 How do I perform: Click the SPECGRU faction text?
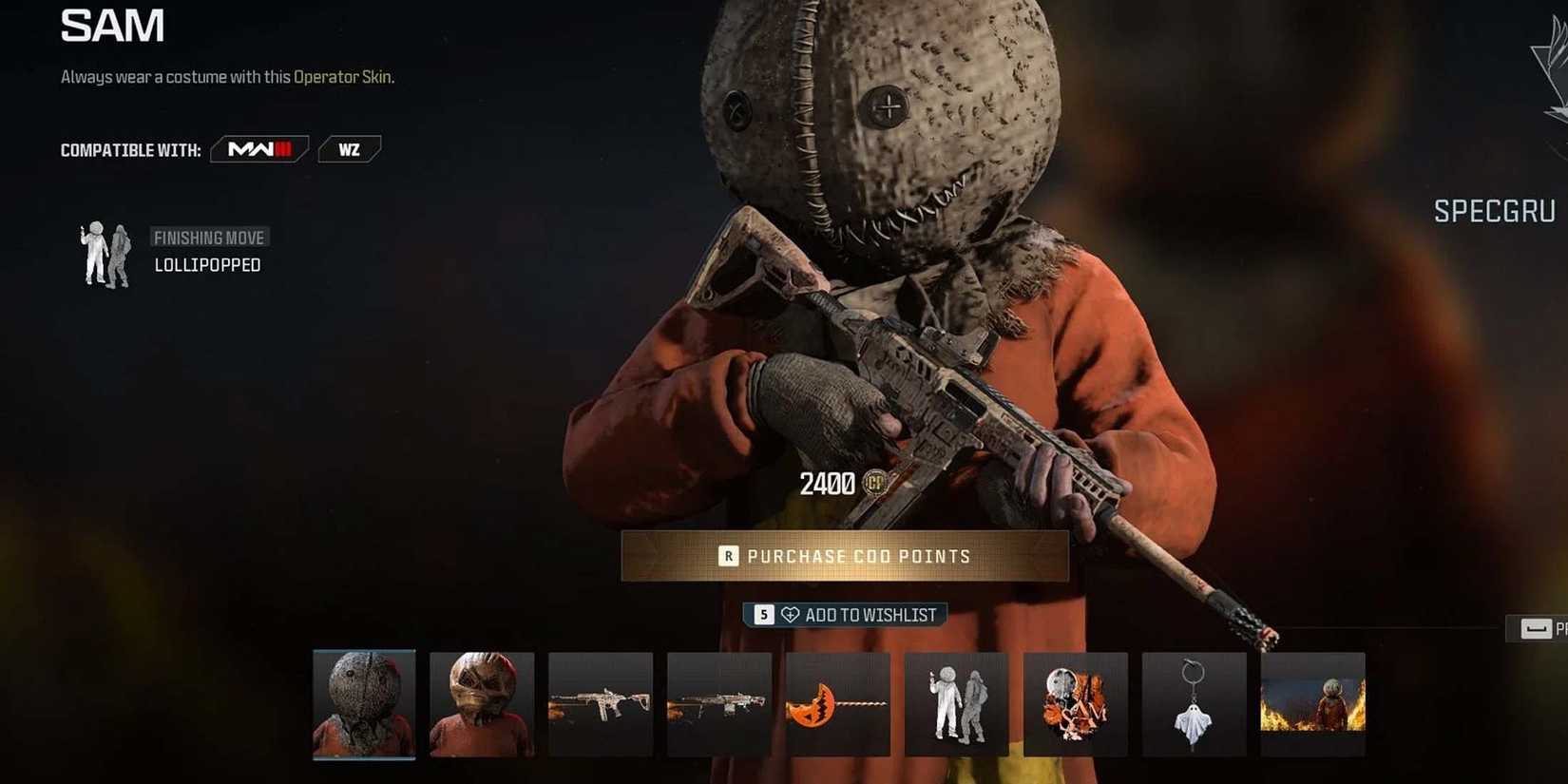pyautogui.click(x=1496, y=211)
